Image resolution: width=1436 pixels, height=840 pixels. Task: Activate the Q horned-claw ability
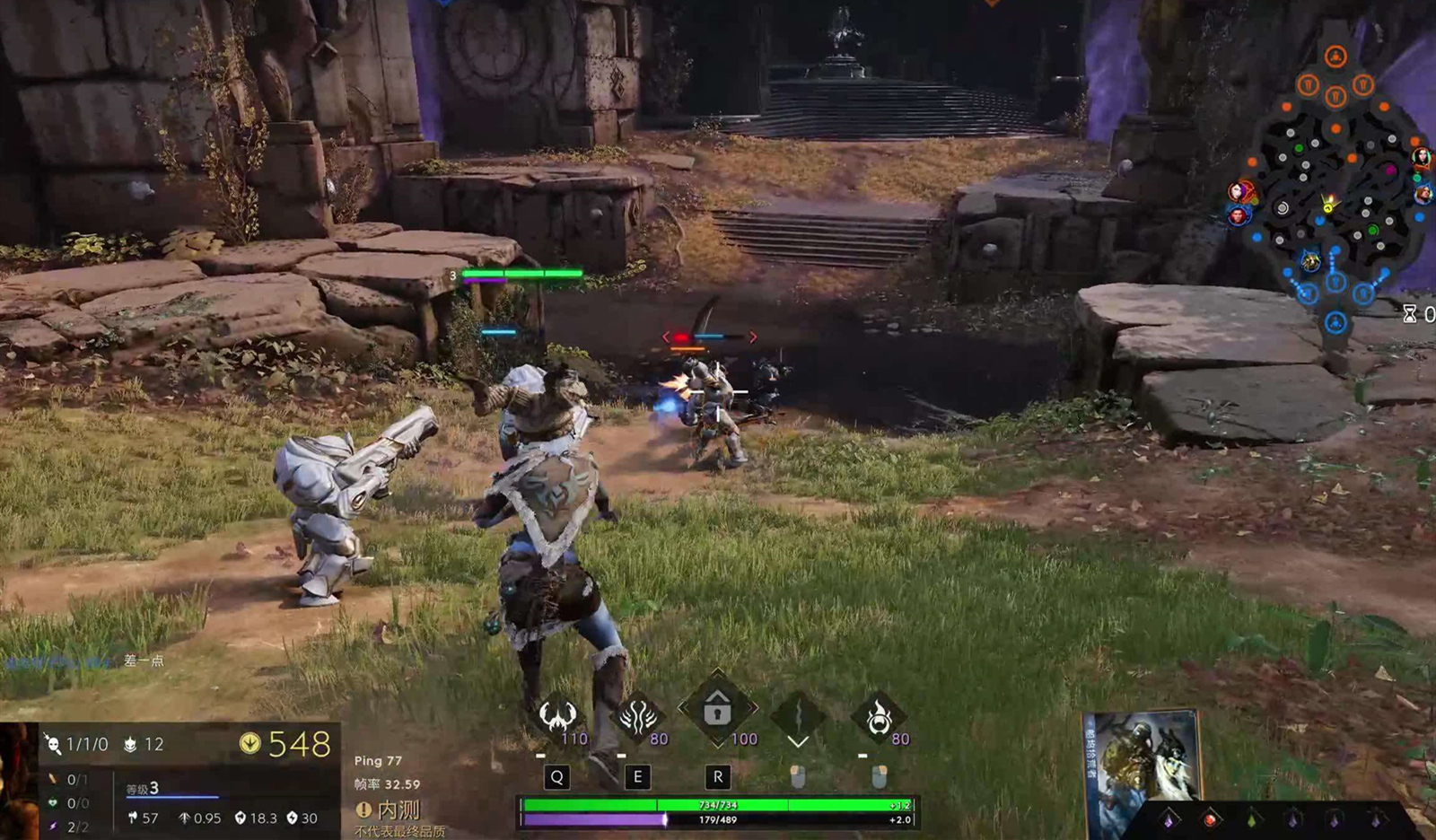tap(556, 715)
